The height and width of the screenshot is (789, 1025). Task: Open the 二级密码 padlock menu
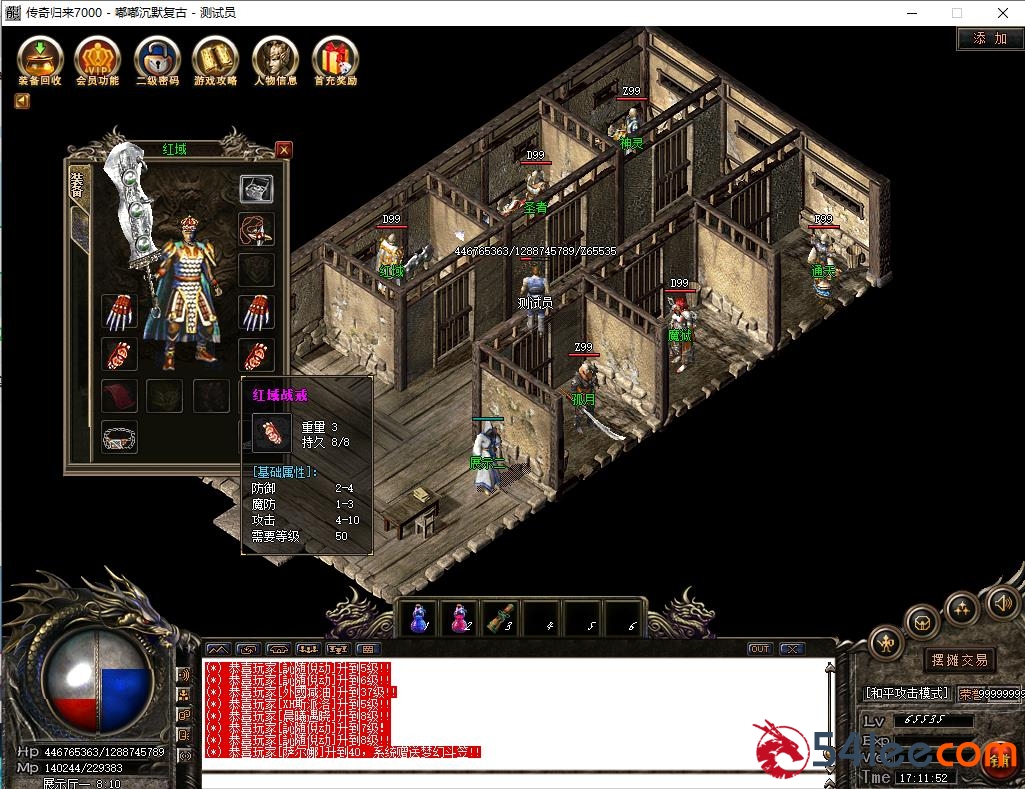click(x=157, y=58)
